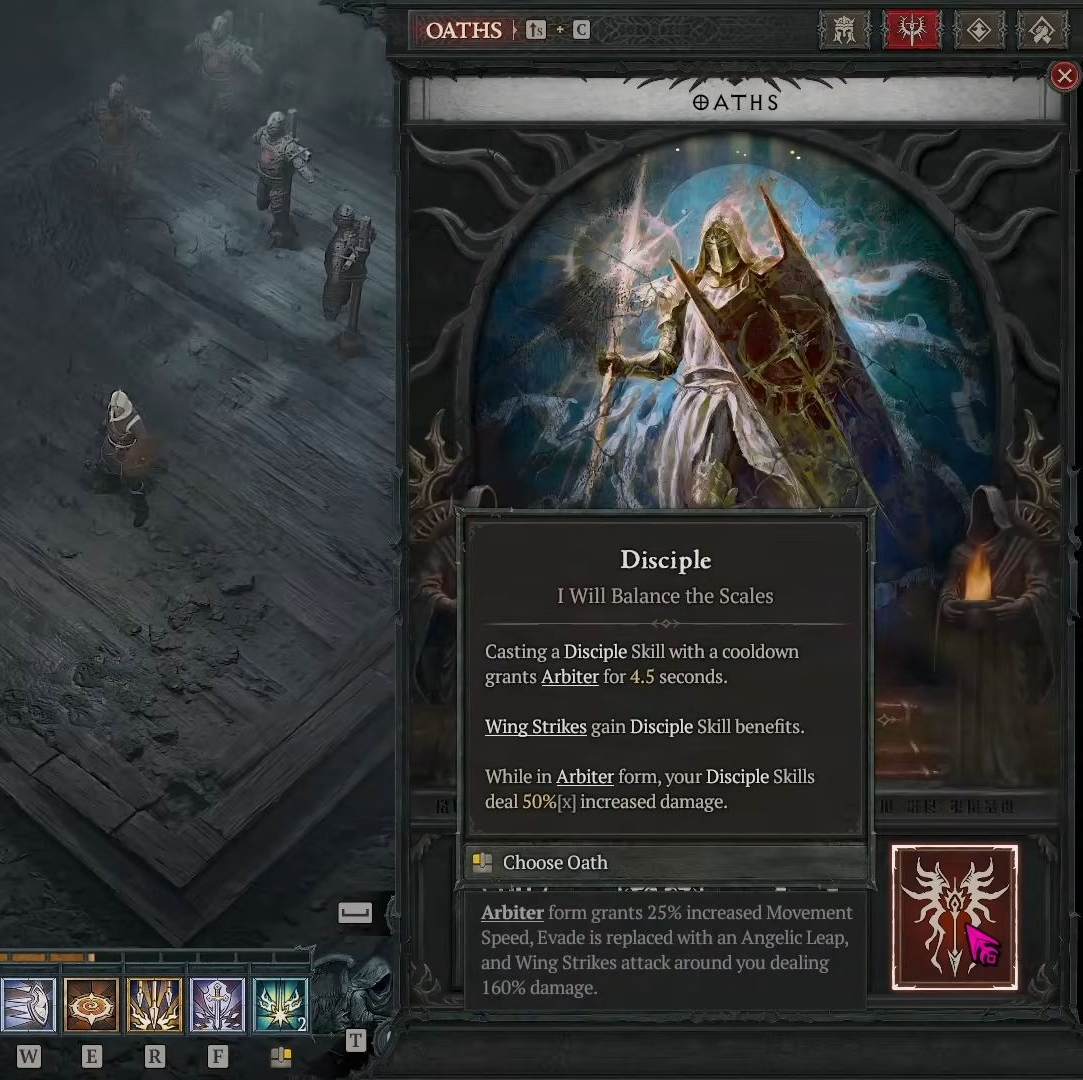Choose the Disciple oath emblem
This screenshot has width=1083, height=1080.
[954, 917]
